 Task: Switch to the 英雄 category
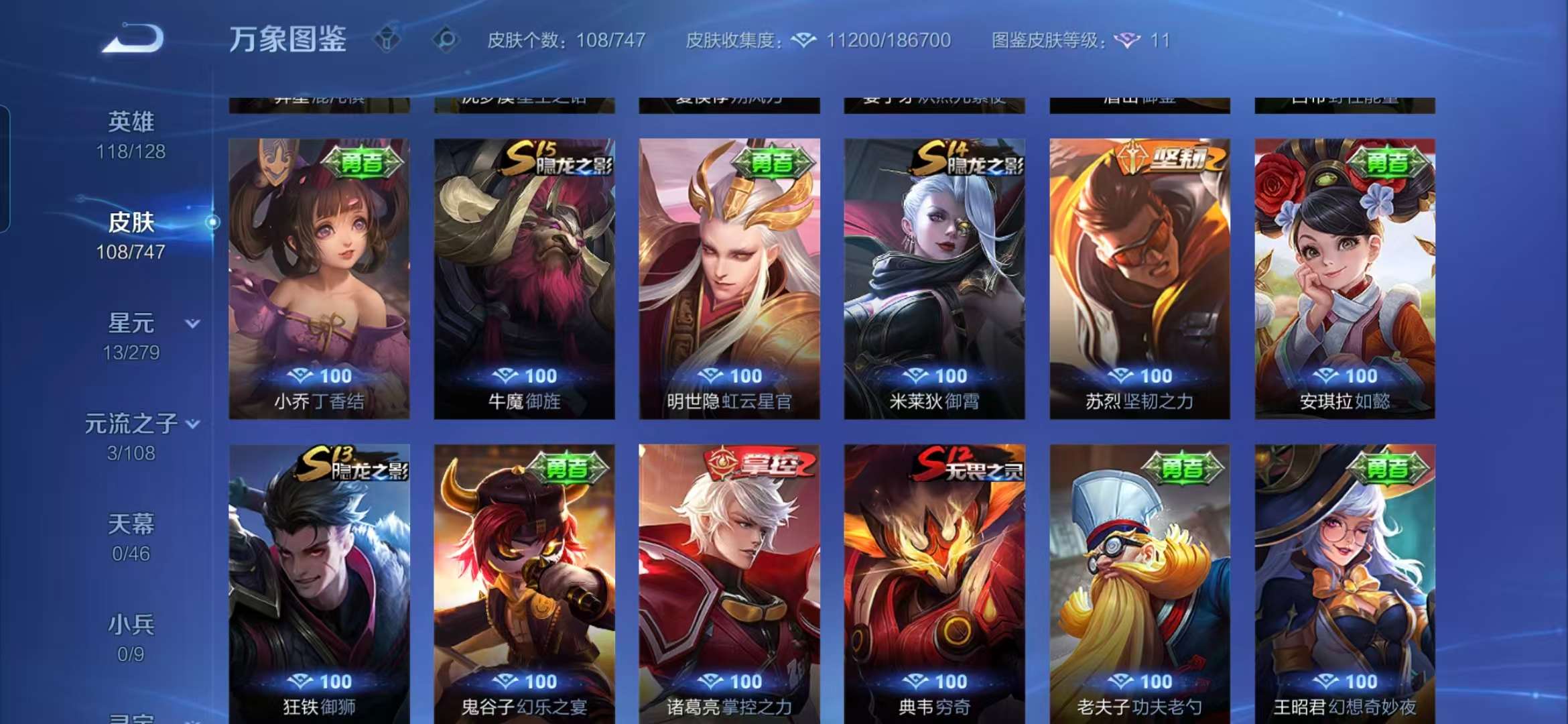click(133, 121)
